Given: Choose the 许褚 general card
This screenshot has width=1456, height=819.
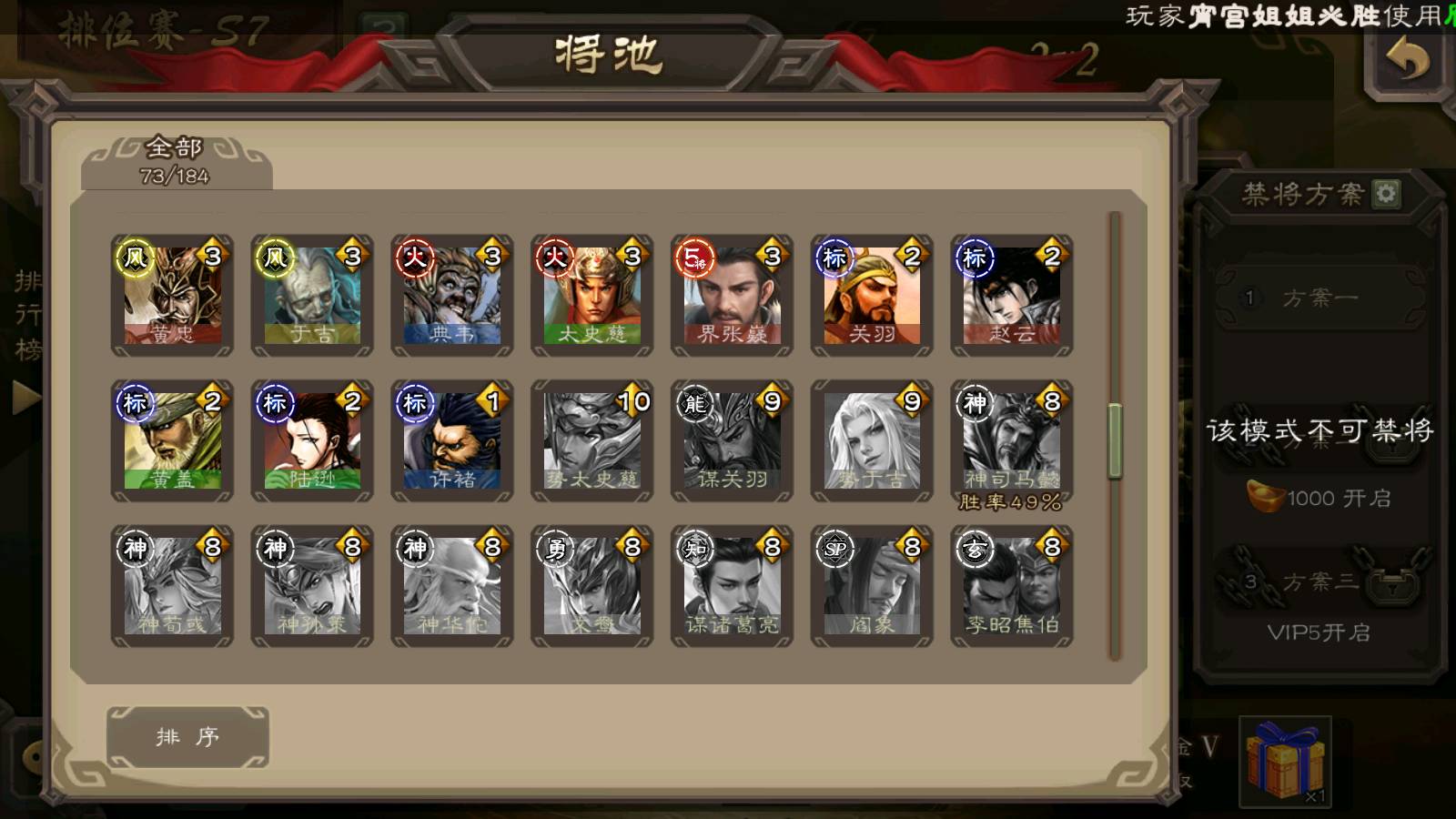Looking at the screenshot, I should 452,440.
